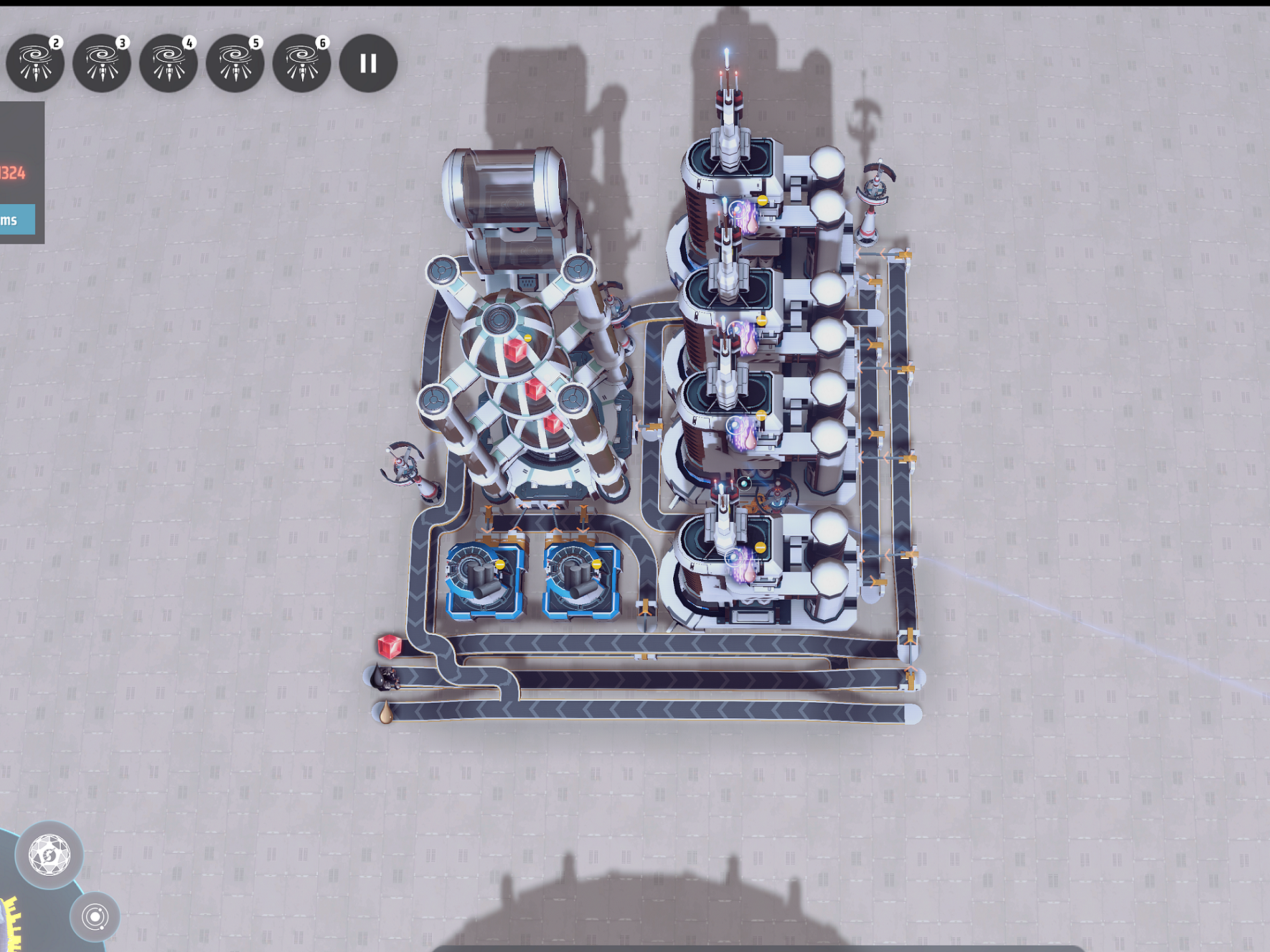This screenshot has height=952, width=1270.
Task: Click the pause button
Action: [x=368, y=63]
